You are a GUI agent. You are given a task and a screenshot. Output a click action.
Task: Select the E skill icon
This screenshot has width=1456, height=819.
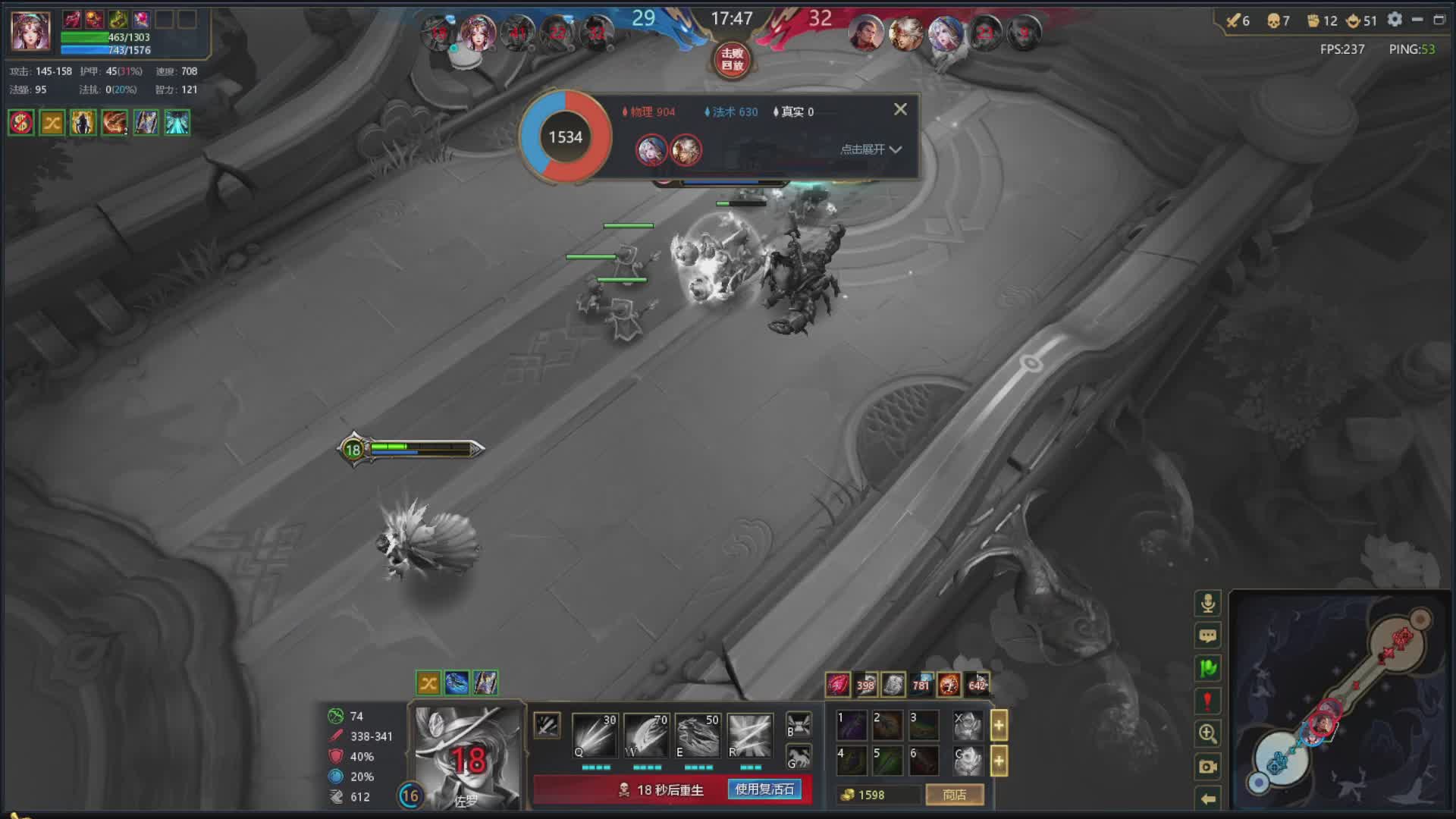click(x=698, y=735)
